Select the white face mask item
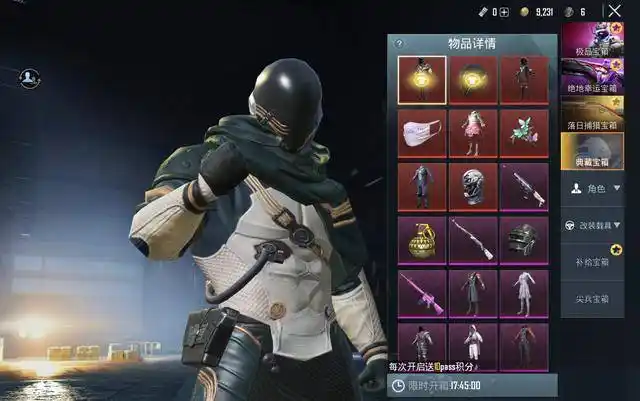Viewport: 640px width, 401px height. pyautogui.click(x=421, y=134)
